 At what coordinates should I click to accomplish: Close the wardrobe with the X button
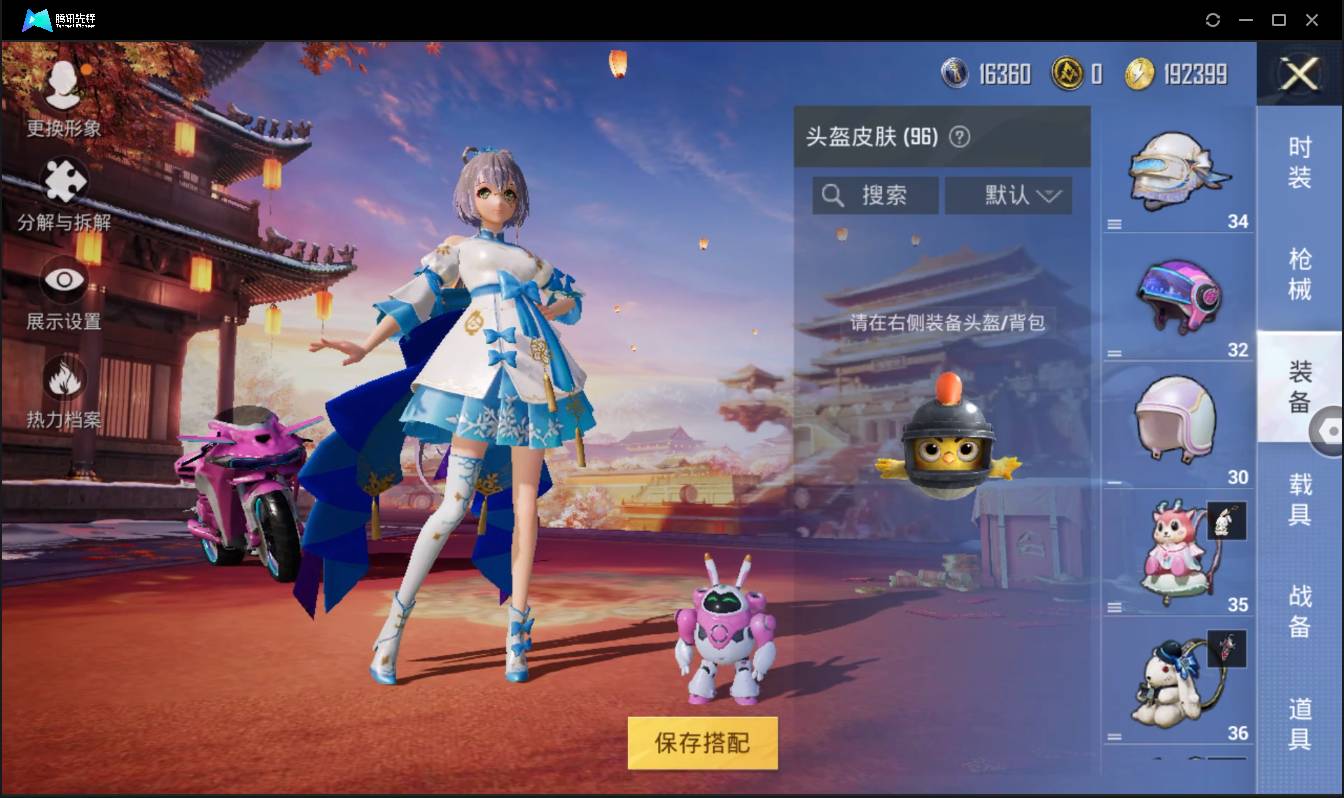pyautogui.click(x=1298, y=75)
